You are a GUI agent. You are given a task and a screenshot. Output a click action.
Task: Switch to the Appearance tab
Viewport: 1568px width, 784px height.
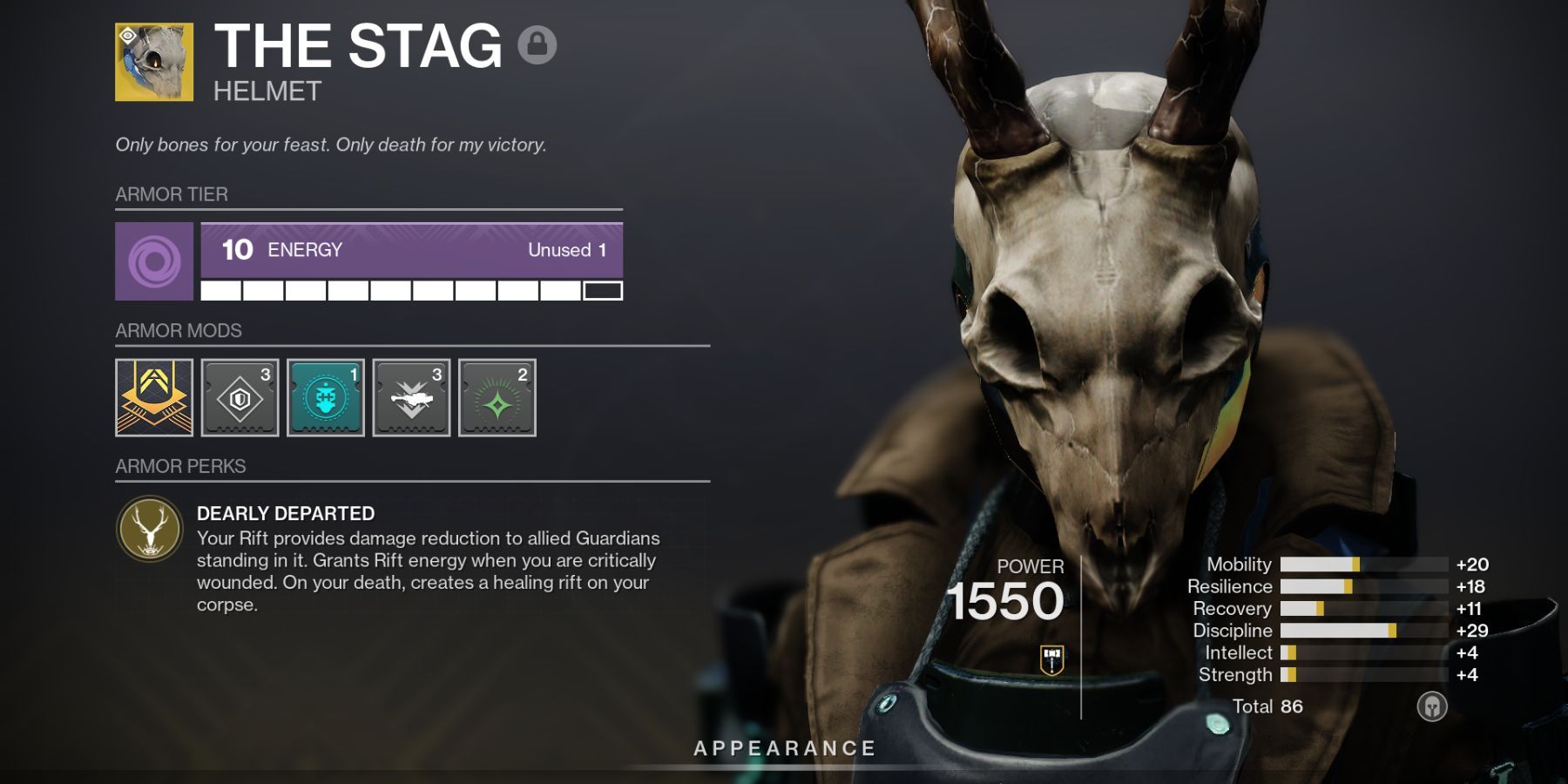point(784,746)
